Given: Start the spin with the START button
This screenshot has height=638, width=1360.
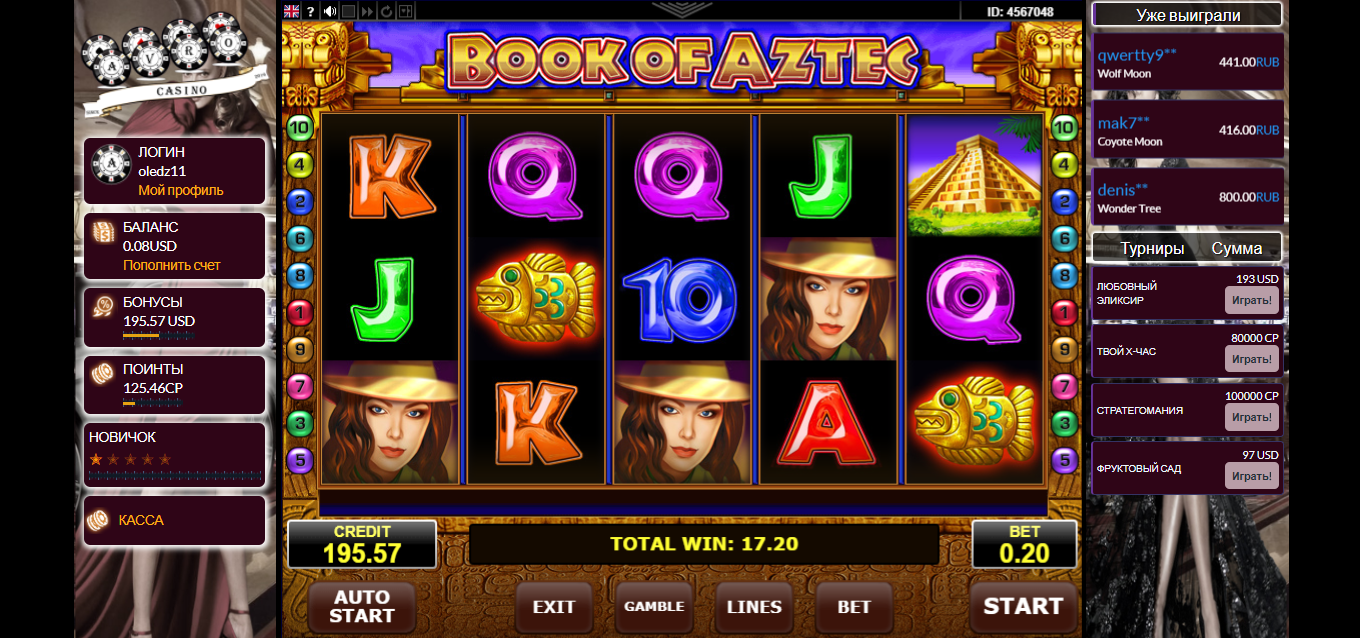Looking at the screenshot, I should tap(1023, 606).
